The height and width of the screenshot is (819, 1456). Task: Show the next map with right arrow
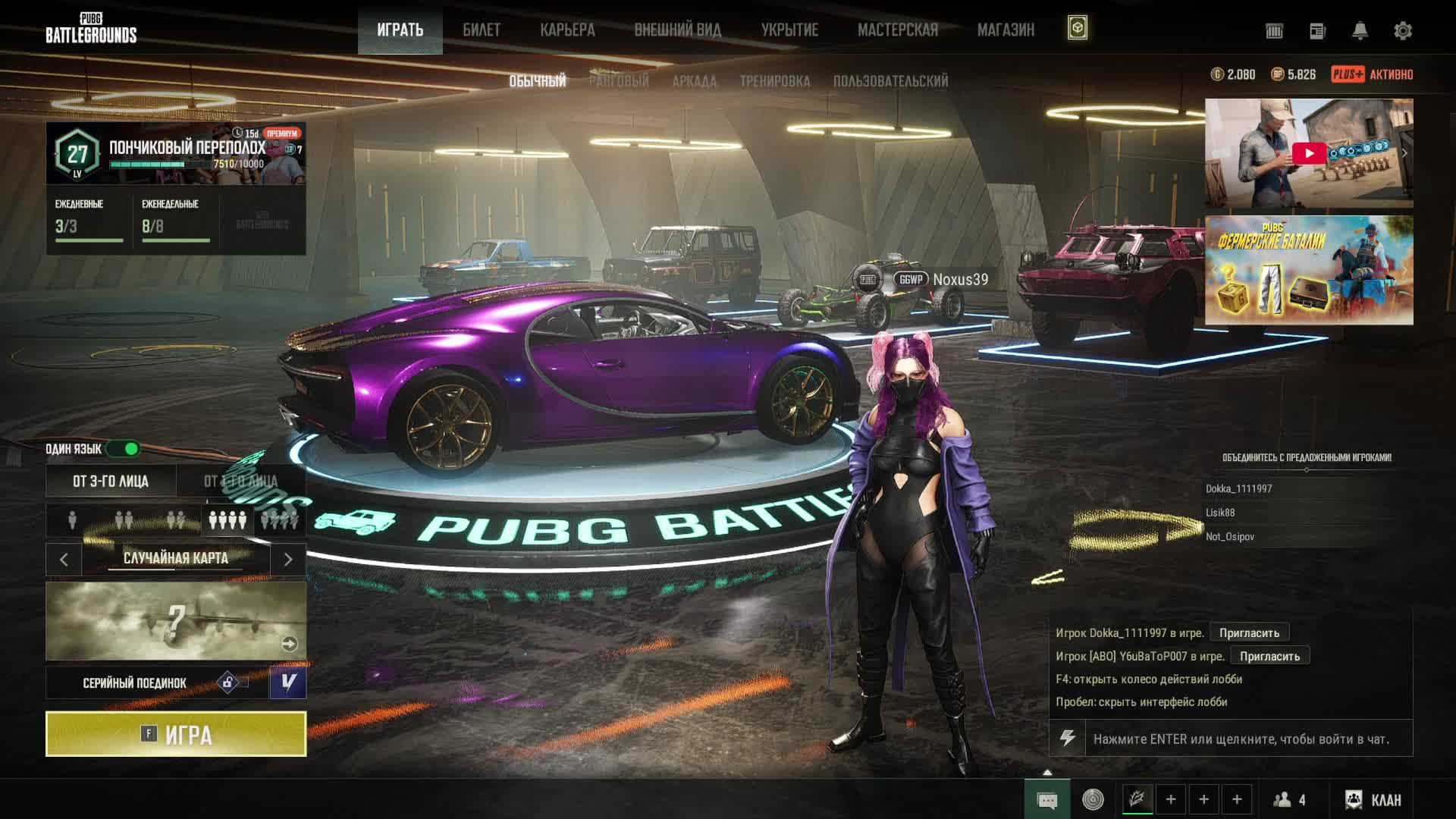(x=288, y=560)
